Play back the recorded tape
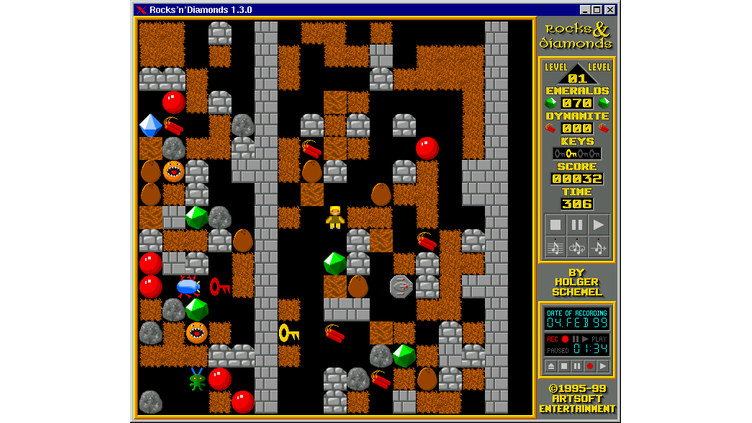 point(603,366)
